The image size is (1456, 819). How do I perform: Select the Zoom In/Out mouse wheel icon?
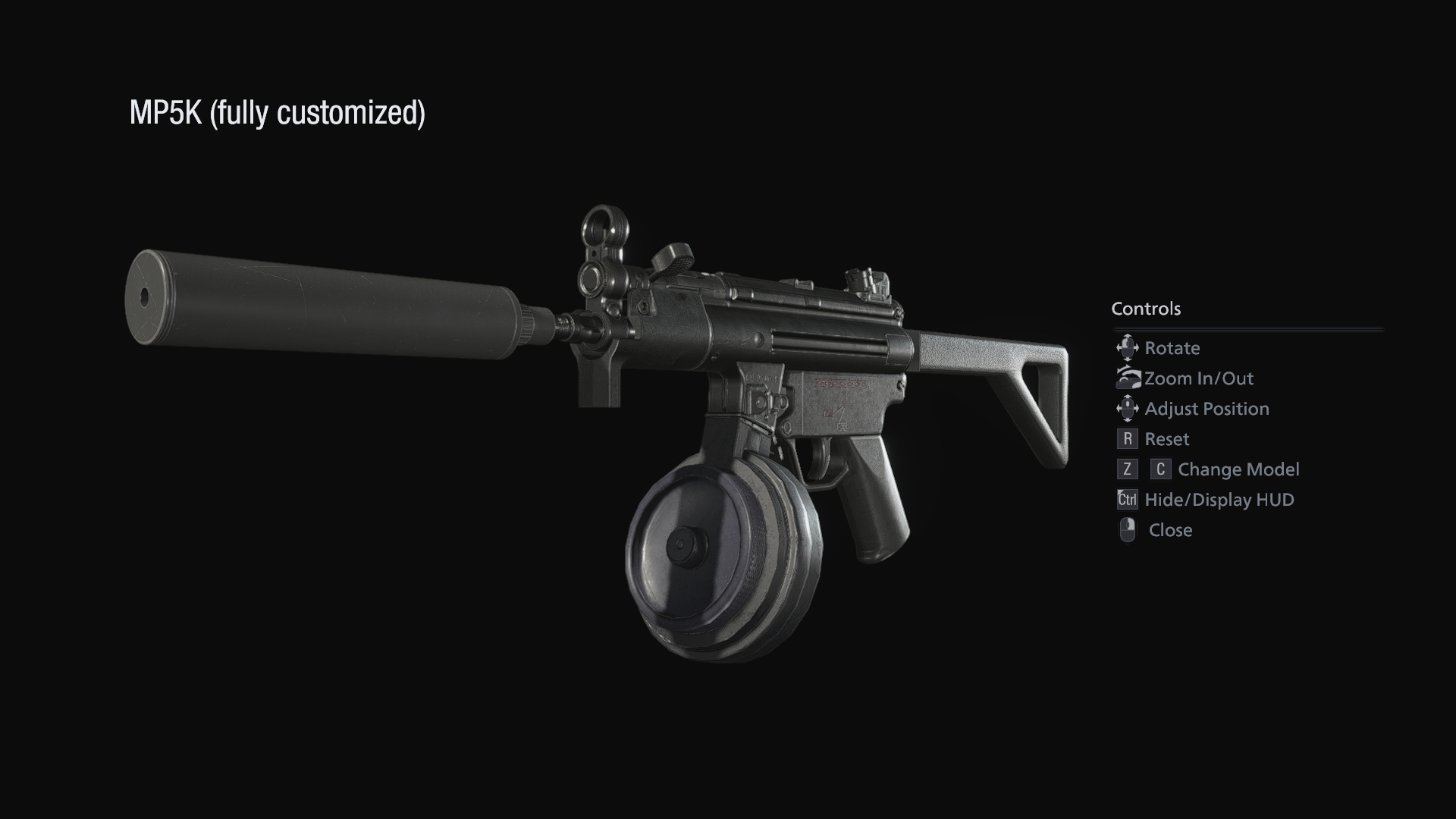[x=1128, y=378]
